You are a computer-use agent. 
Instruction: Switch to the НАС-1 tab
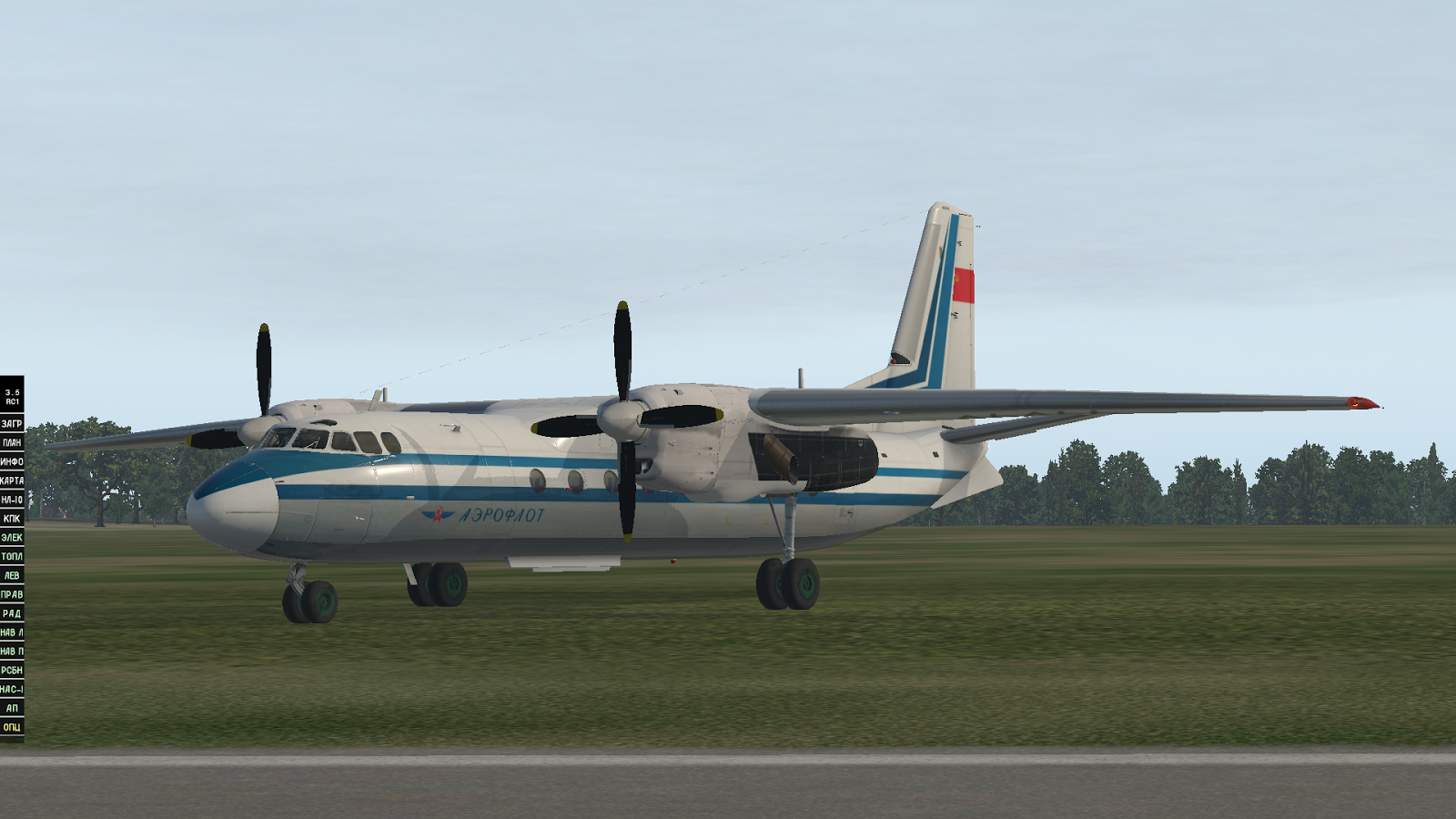click(14, 687)
